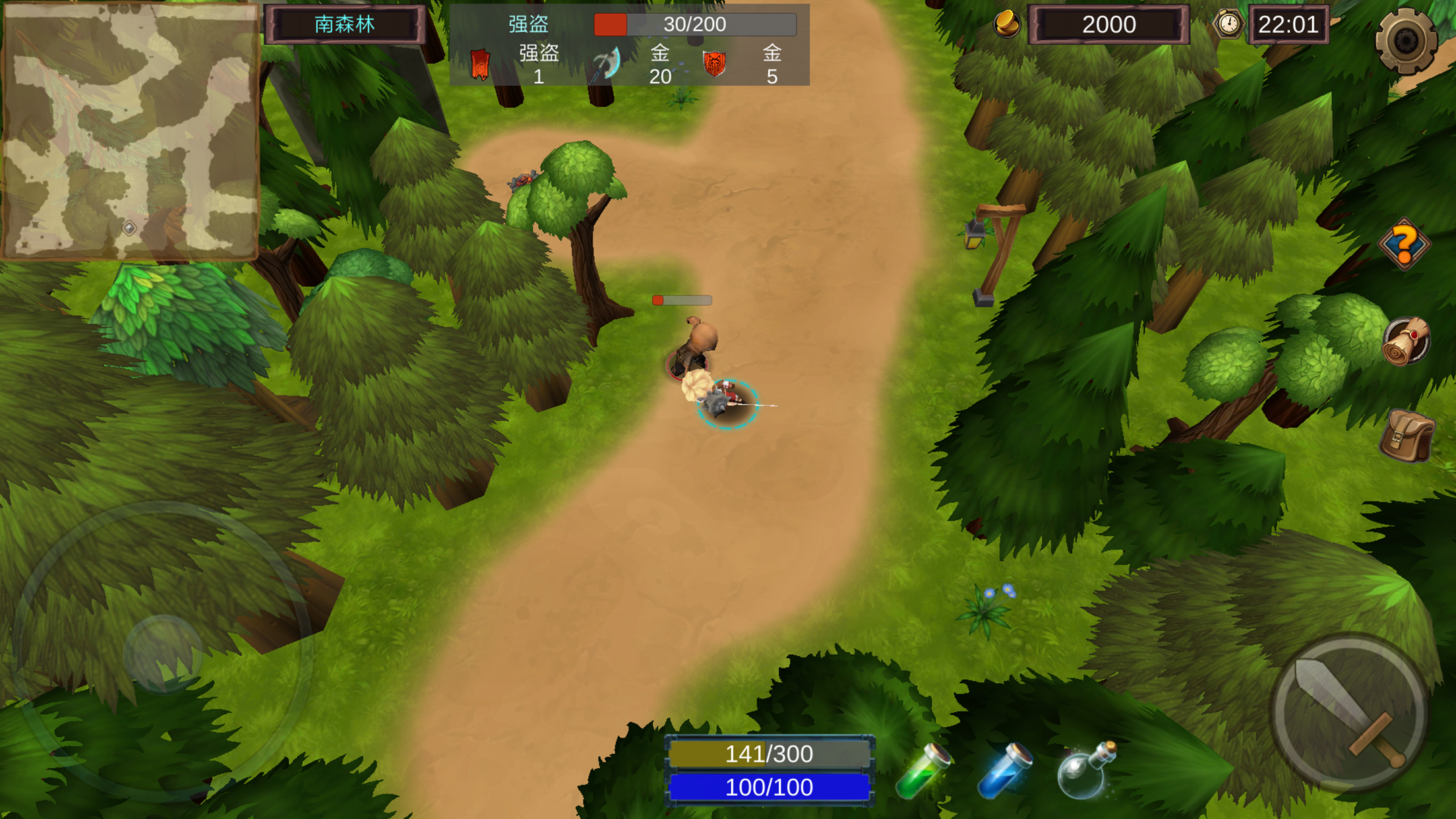The image size is (1456, 819).
Task: Open the leather backpack inventory
Action: tap(1407, 435)
